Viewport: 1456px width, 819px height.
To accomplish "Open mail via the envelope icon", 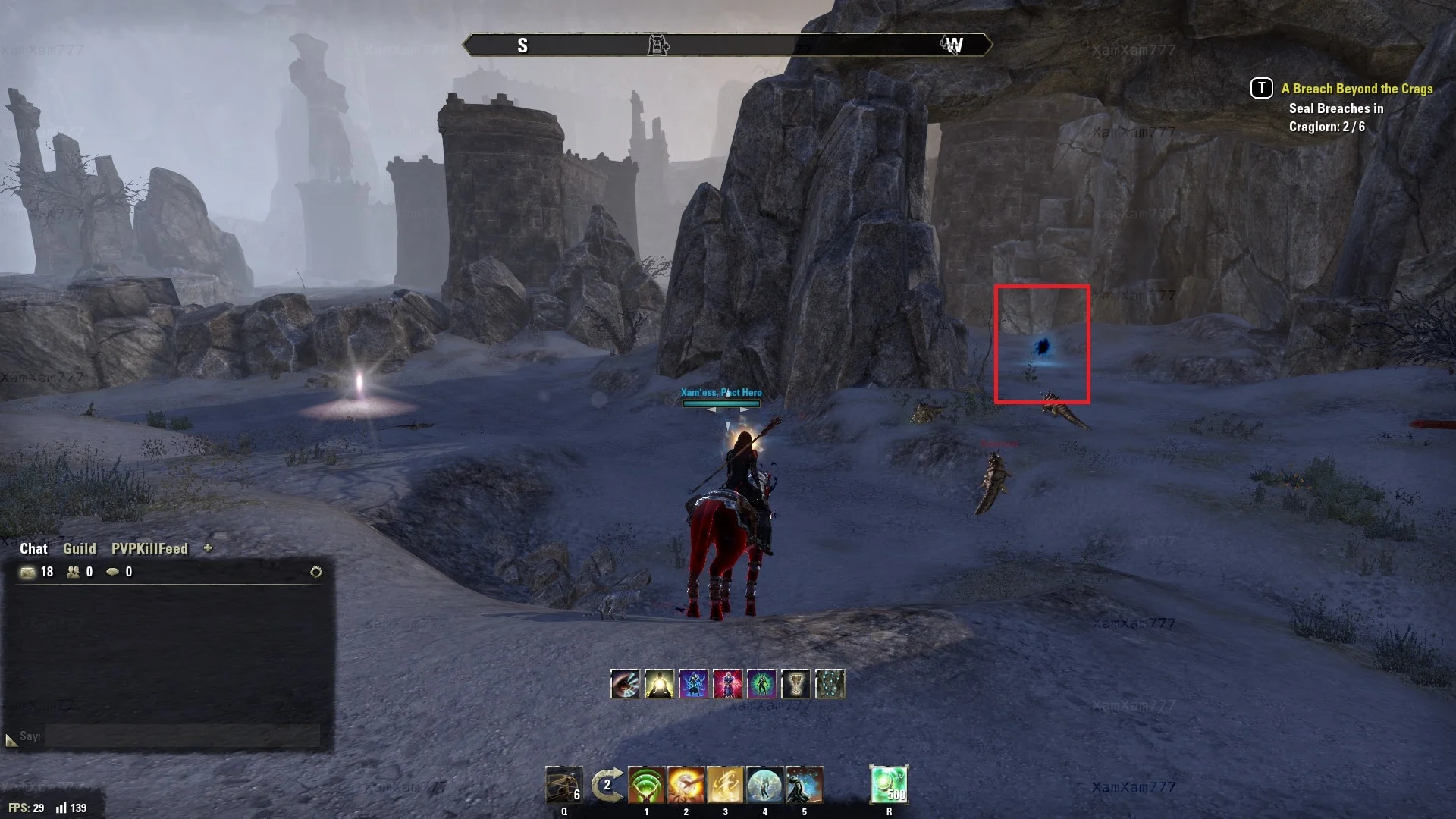I will click(x=28, y=572).
